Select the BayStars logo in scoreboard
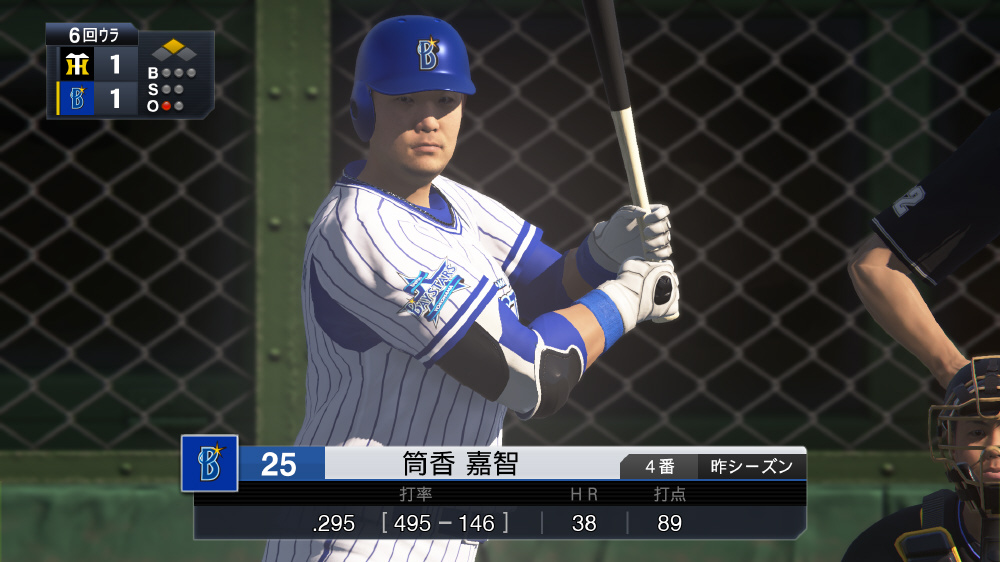 pos(75,99)
